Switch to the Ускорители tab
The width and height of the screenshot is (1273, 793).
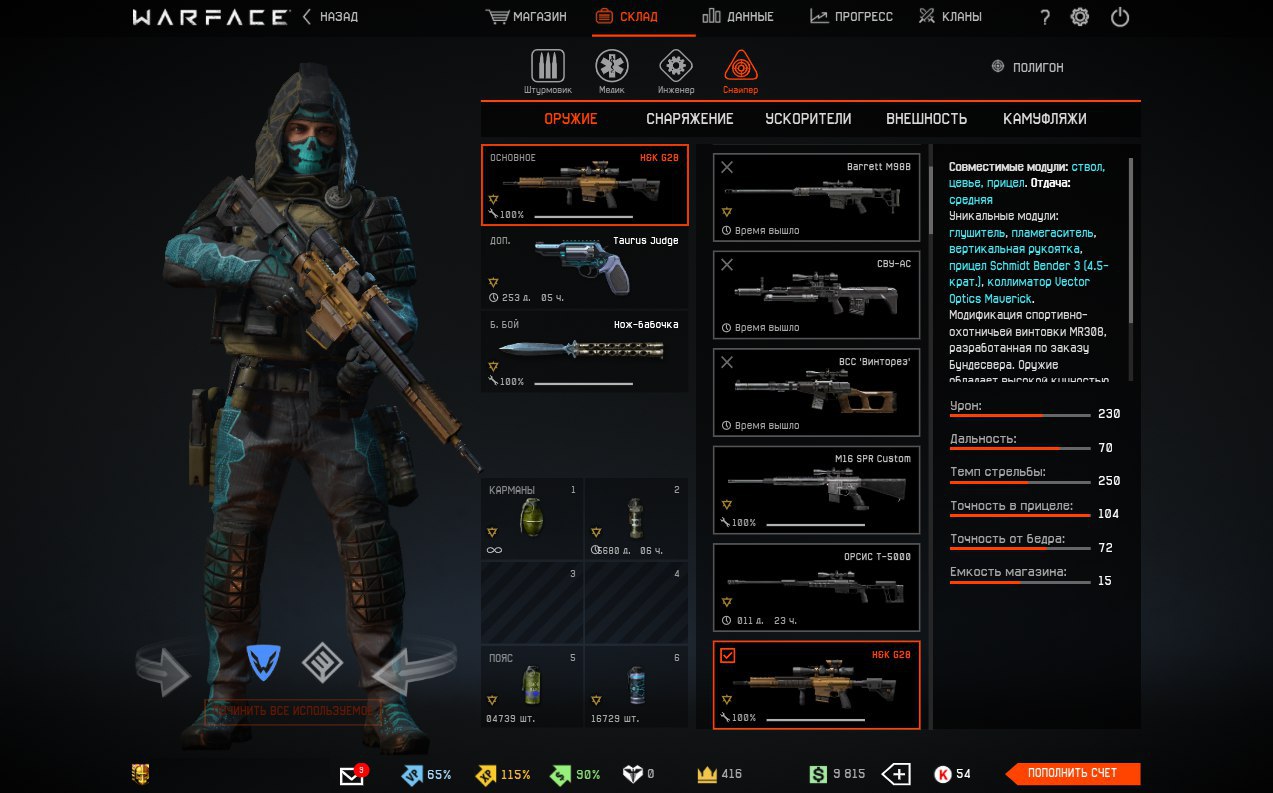pyautogui.click(x=808, y=119)
